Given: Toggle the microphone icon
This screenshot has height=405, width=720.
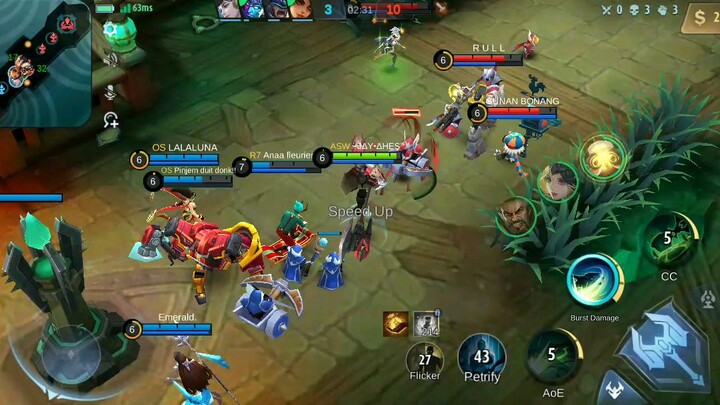Looking at the screenshot, I should [x=111, y=91].
